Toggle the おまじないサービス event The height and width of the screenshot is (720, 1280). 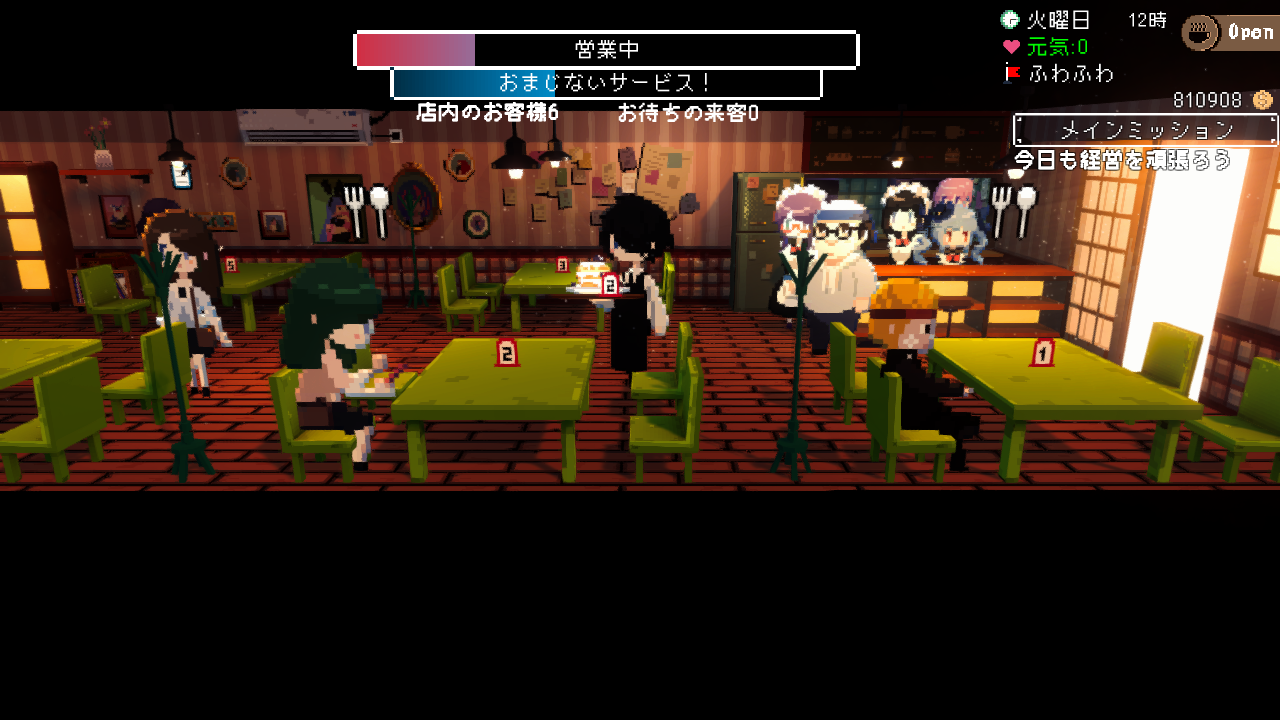pos(604,82)
